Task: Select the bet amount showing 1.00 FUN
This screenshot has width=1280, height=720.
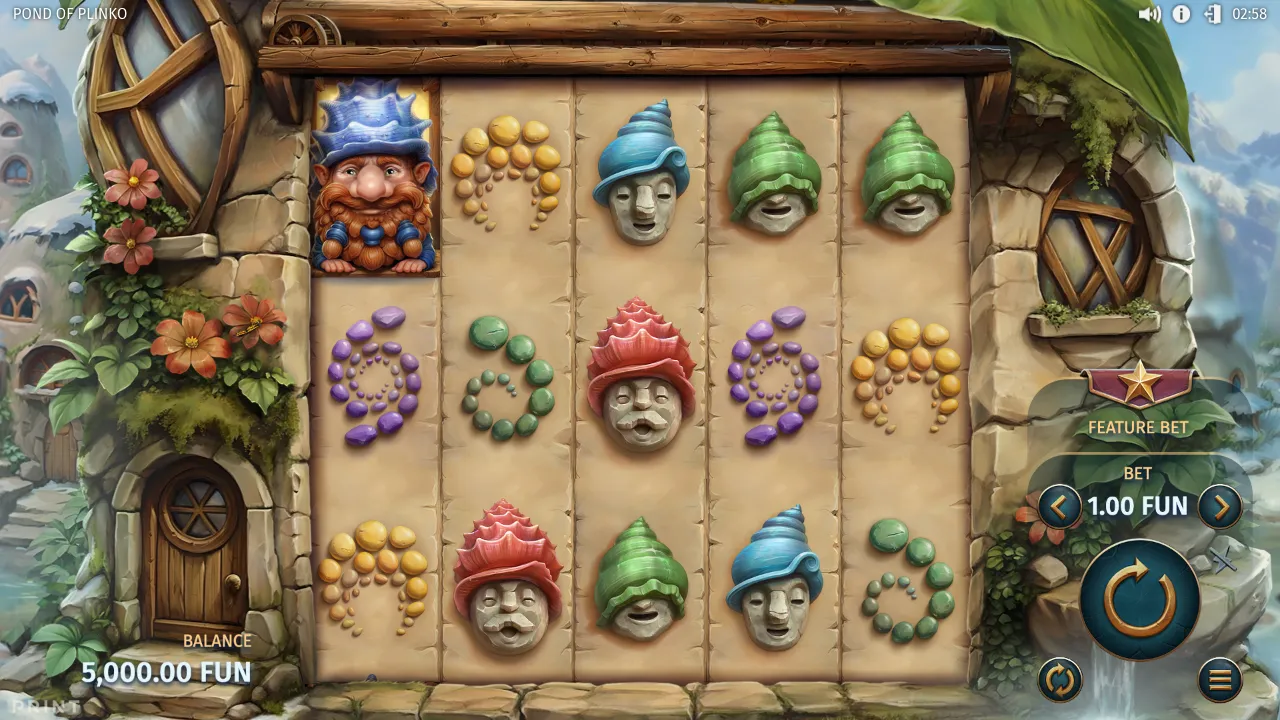Action: pos(1137,506)
